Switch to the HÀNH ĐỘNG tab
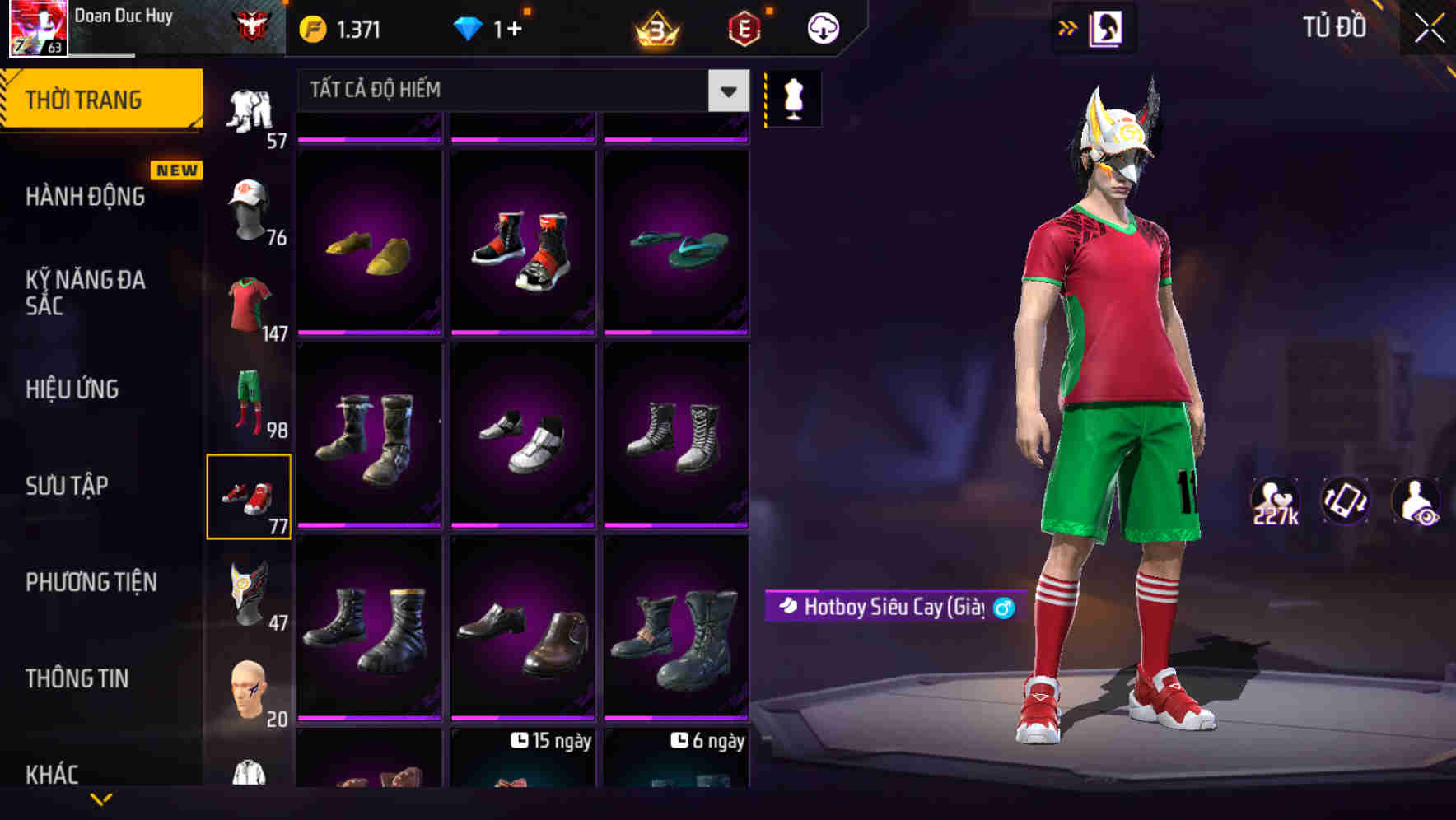The image size is (1456, 820). click(86, 197)
